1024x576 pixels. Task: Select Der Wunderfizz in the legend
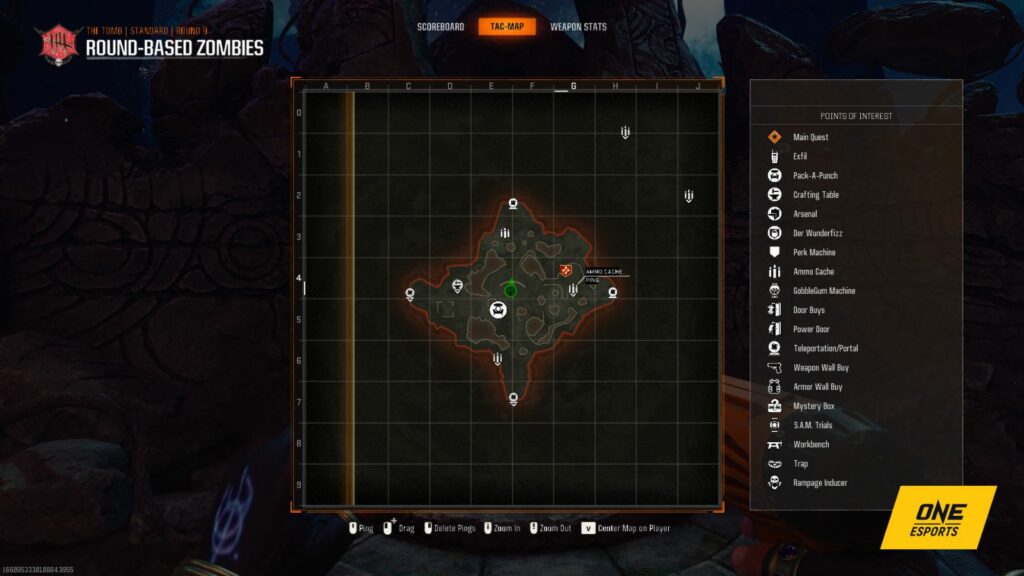pyautogui.click(x=816, y=233)
